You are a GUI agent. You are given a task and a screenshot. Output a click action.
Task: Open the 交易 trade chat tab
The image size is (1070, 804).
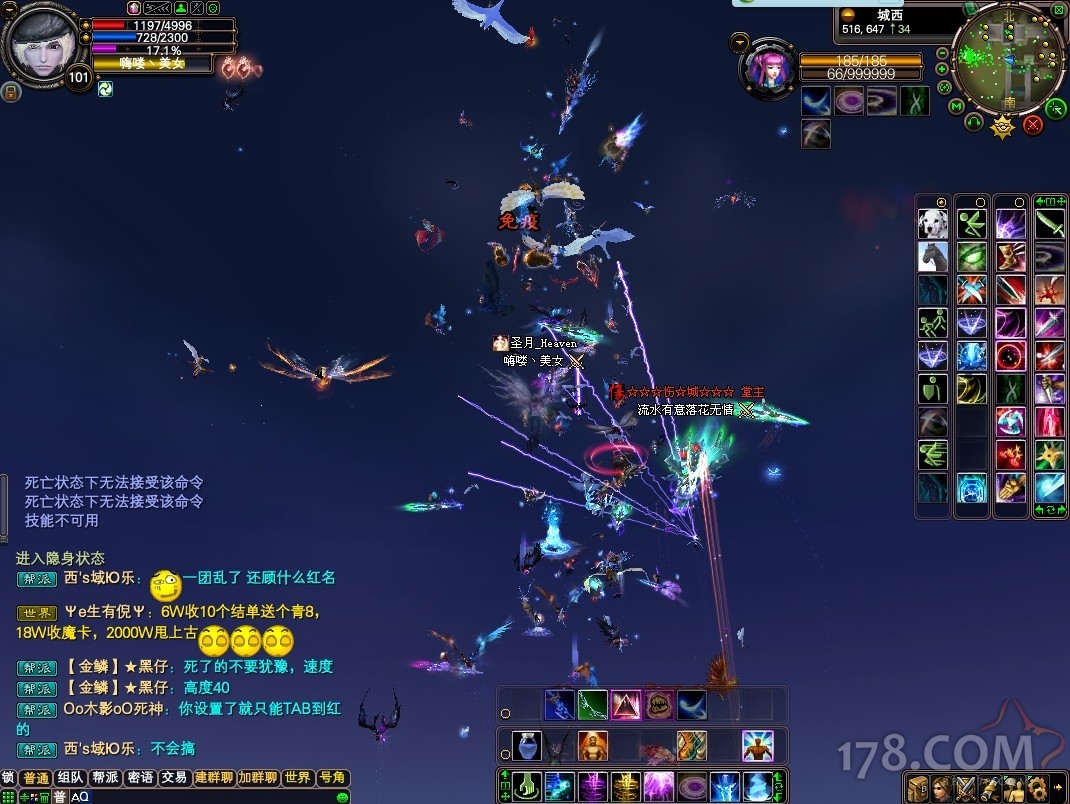coord(174,778)
